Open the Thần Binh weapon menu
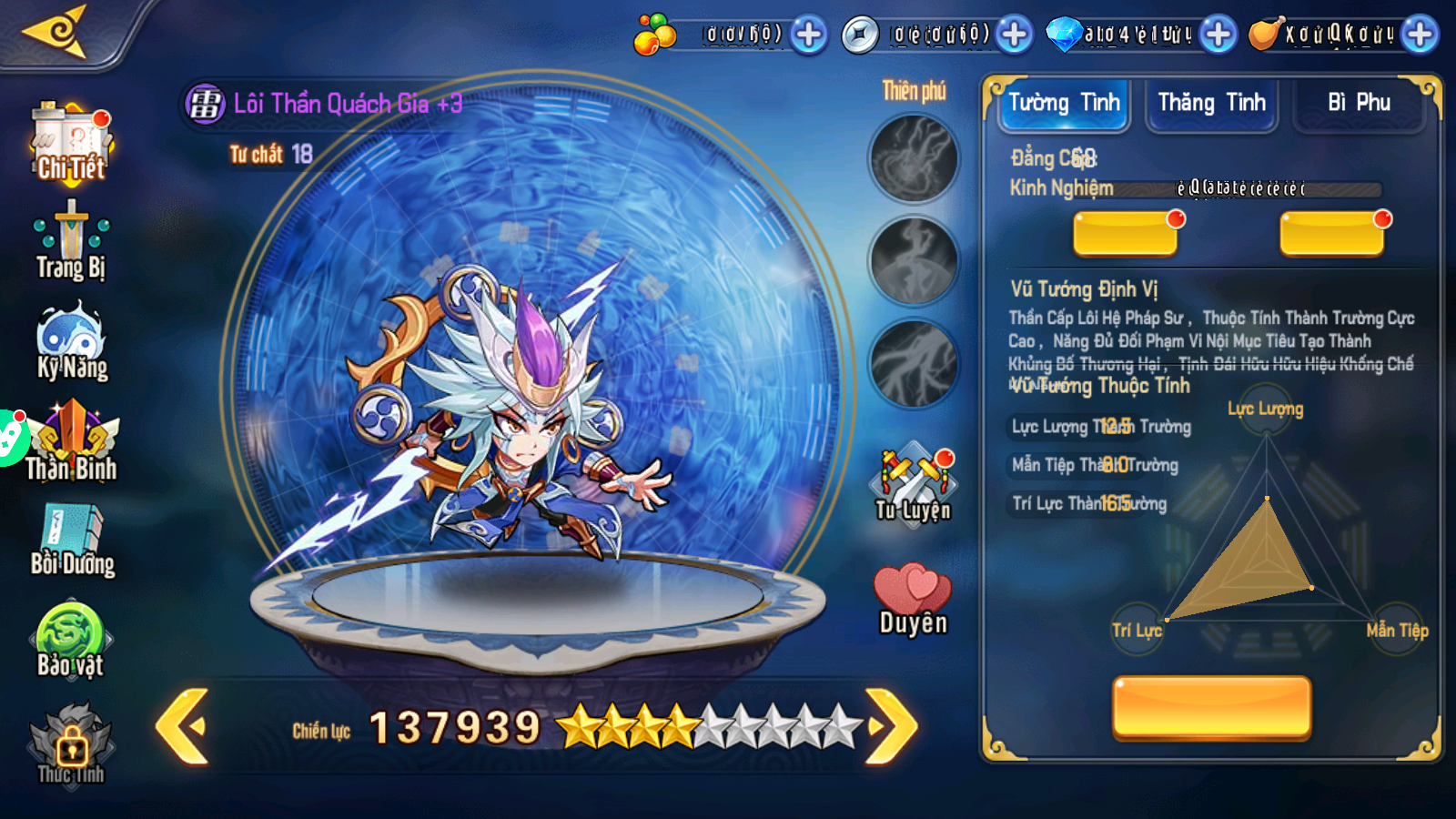The height and width of the screenshot is (819, 1456). pyautogui.click(x=72, y=443)
